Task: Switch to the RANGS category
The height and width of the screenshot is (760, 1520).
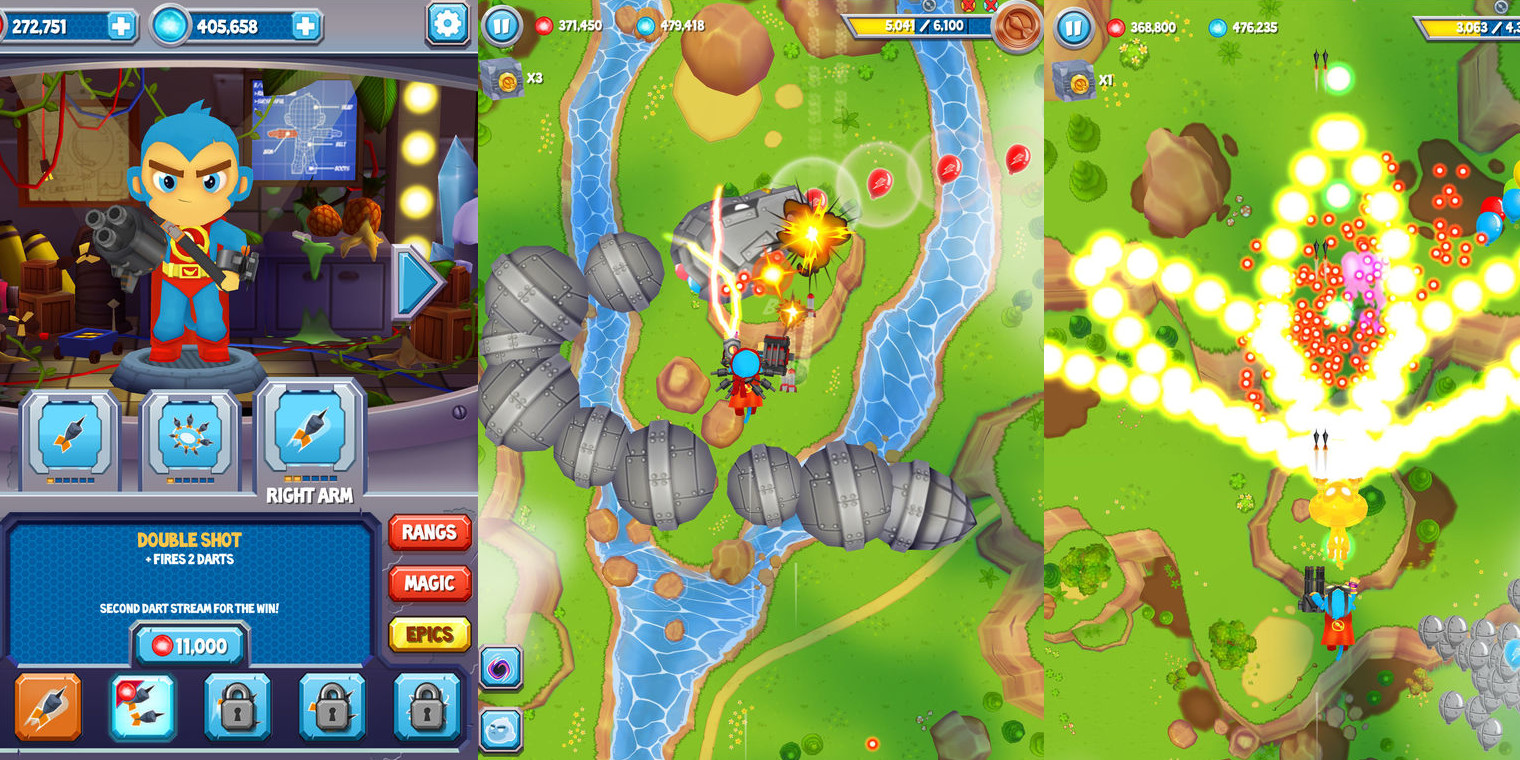Action: click(429, 533)
